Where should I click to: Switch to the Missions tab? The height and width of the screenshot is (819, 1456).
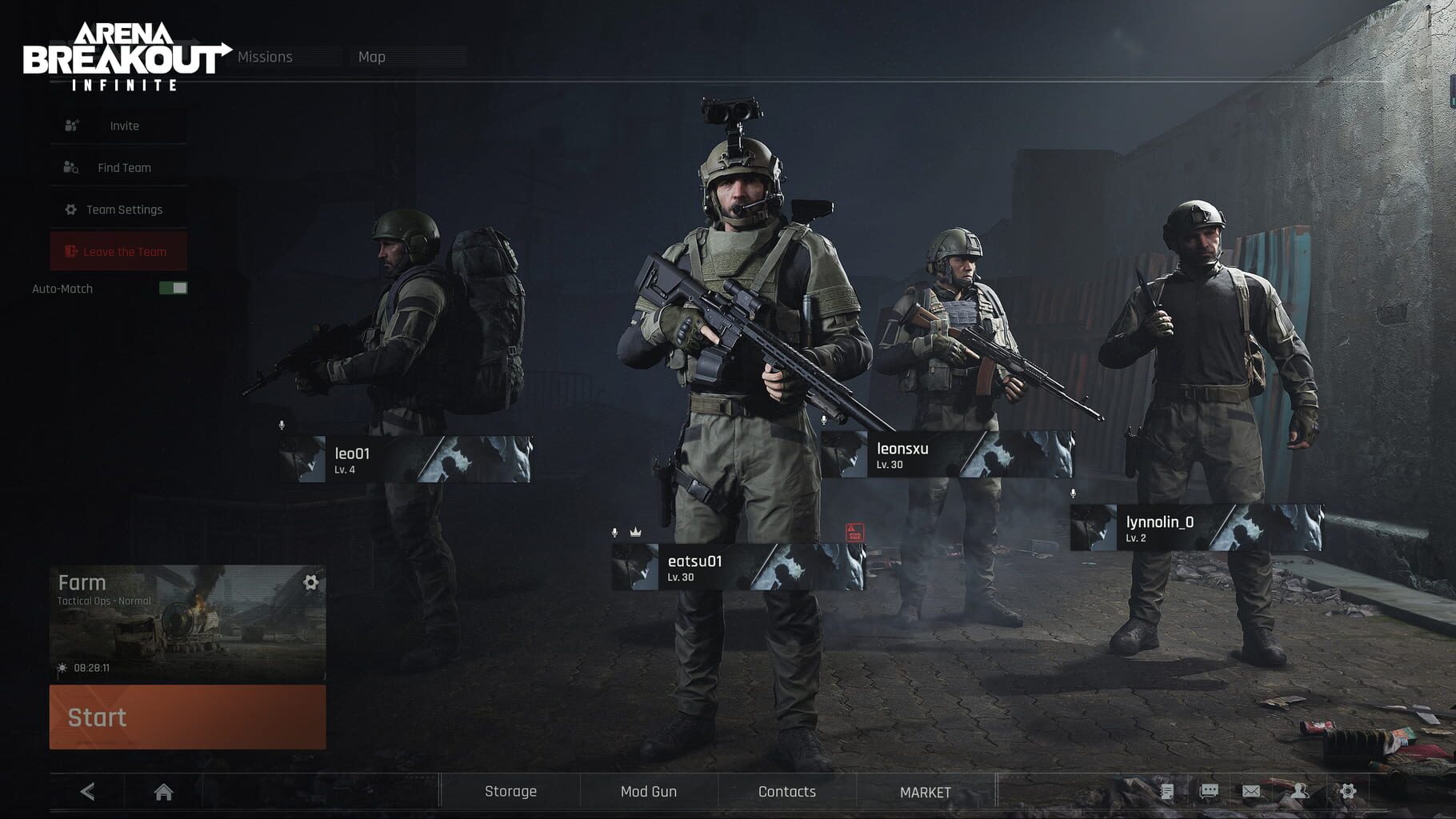point(265,57)
